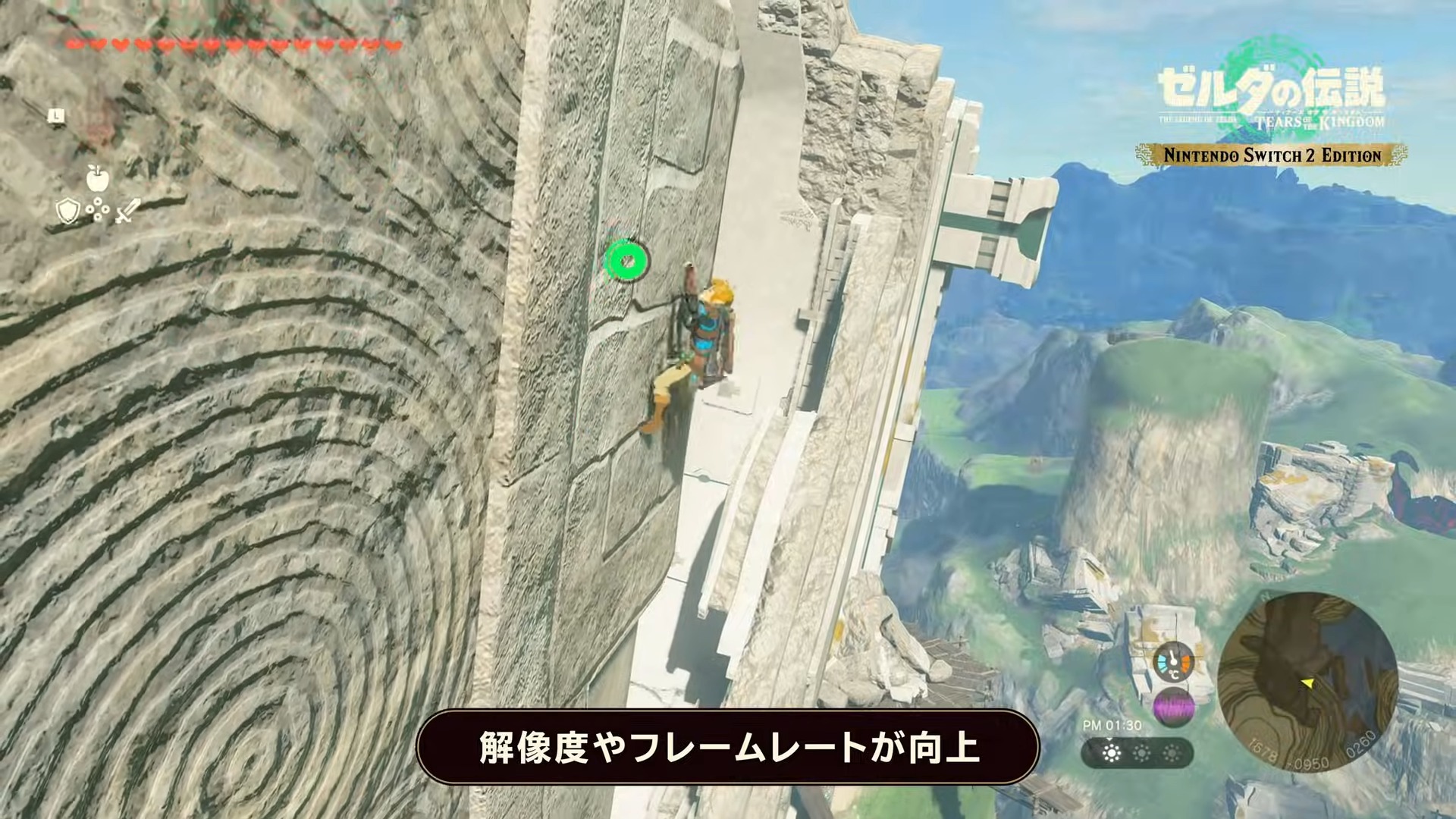Image resolution: width=1456 pixels, height=819 pixels.
Task: Click the sunny weather forecast strip
Action: click(1137, 753)
